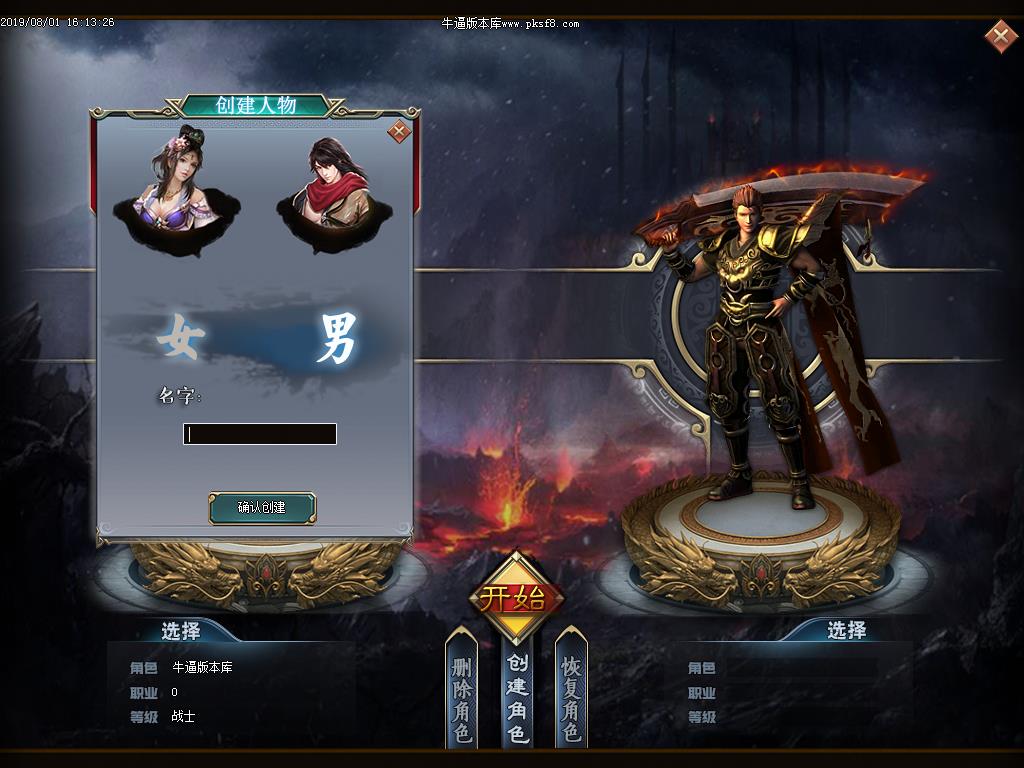Image resolution: width=1024 pixels, height=768 pixels.
Task: Start the game with 开始 button
Action: tap(516, 598)
